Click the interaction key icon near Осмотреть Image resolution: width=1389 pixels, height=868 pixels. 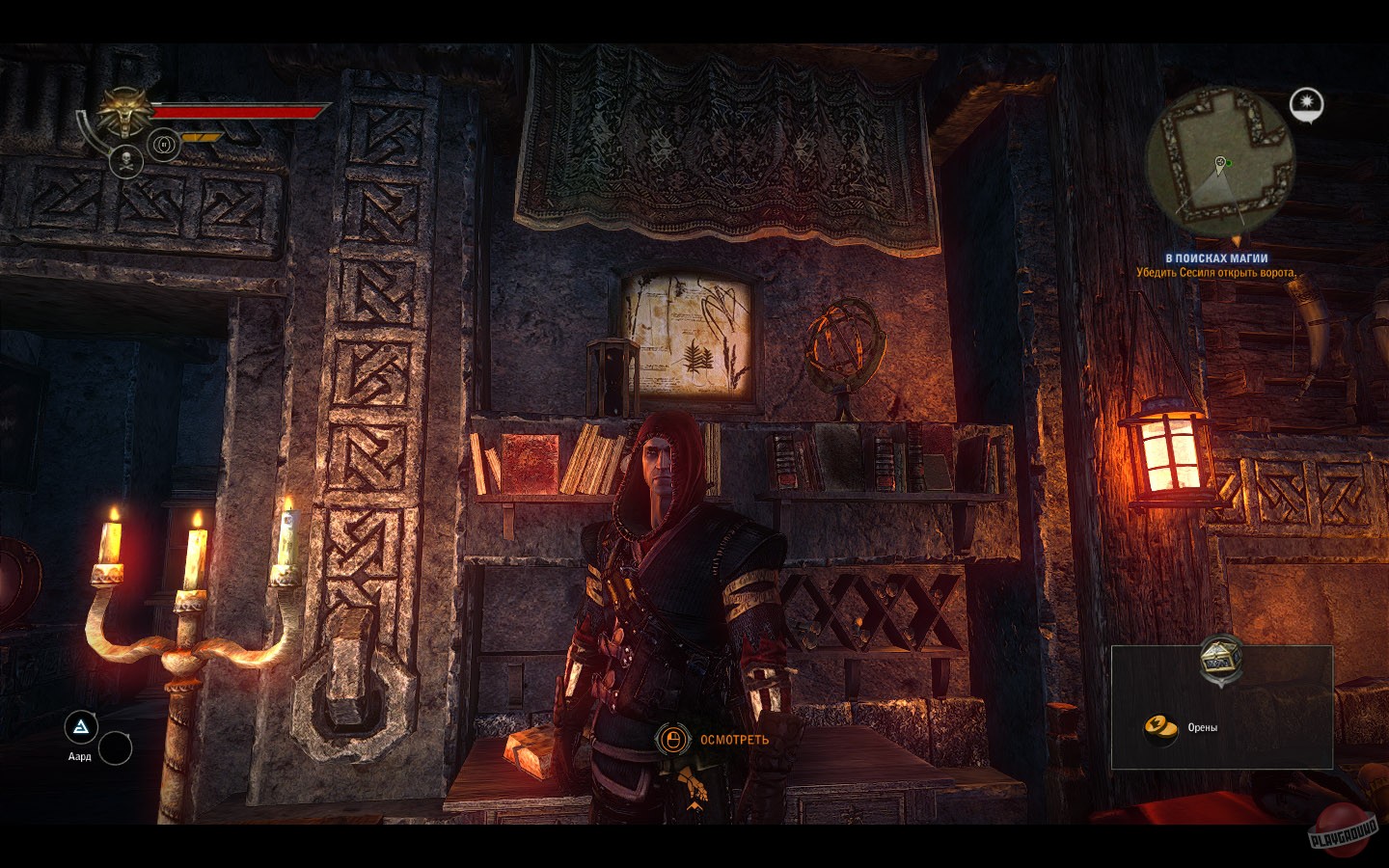tap(671, 741)
